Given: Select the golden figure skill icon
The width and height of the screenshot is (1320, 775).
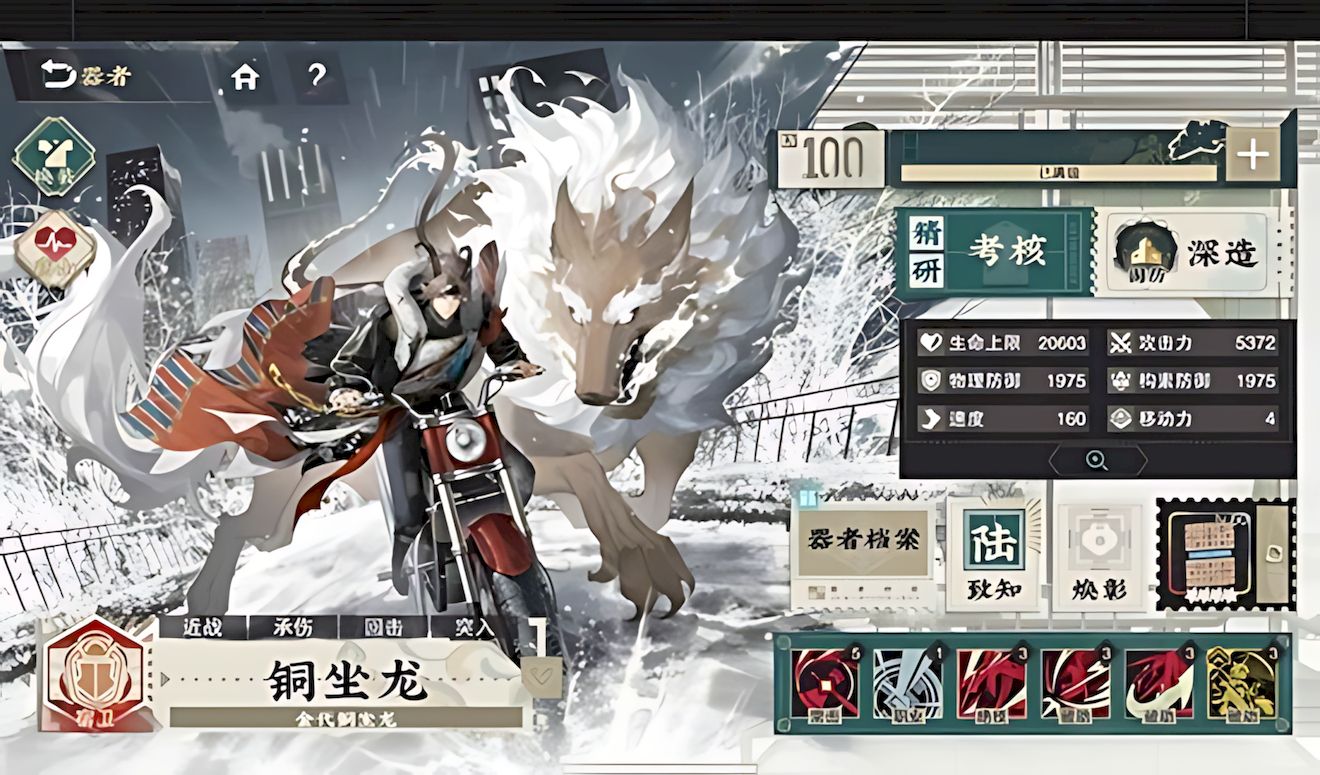Looking at the screenshot, I should (1241, 683).
